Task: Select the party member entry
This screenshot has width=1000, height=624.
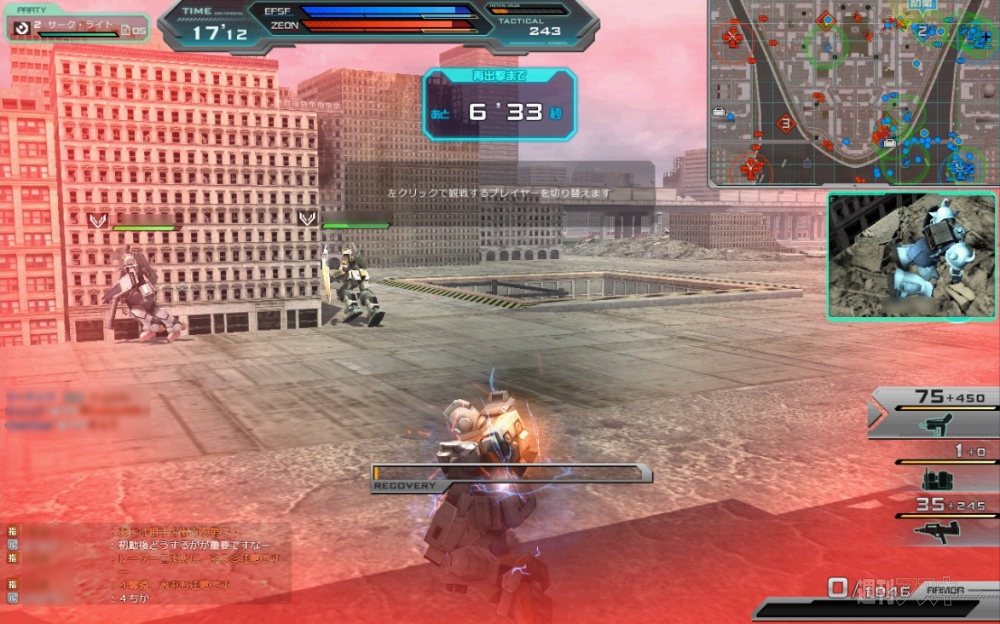Action: coord(78,28)
